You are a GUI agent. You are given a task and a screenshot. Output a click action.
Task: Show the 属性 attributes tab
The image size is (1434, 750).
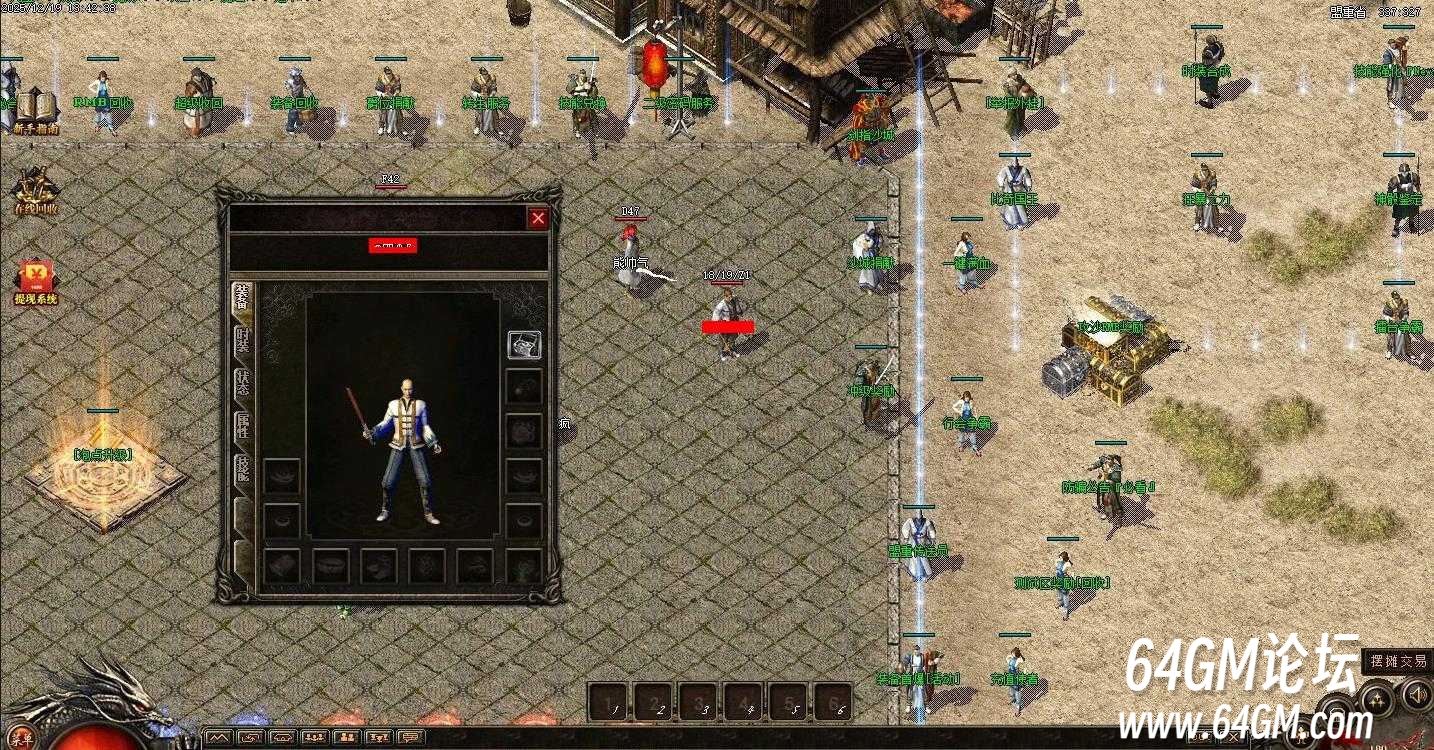243,427
